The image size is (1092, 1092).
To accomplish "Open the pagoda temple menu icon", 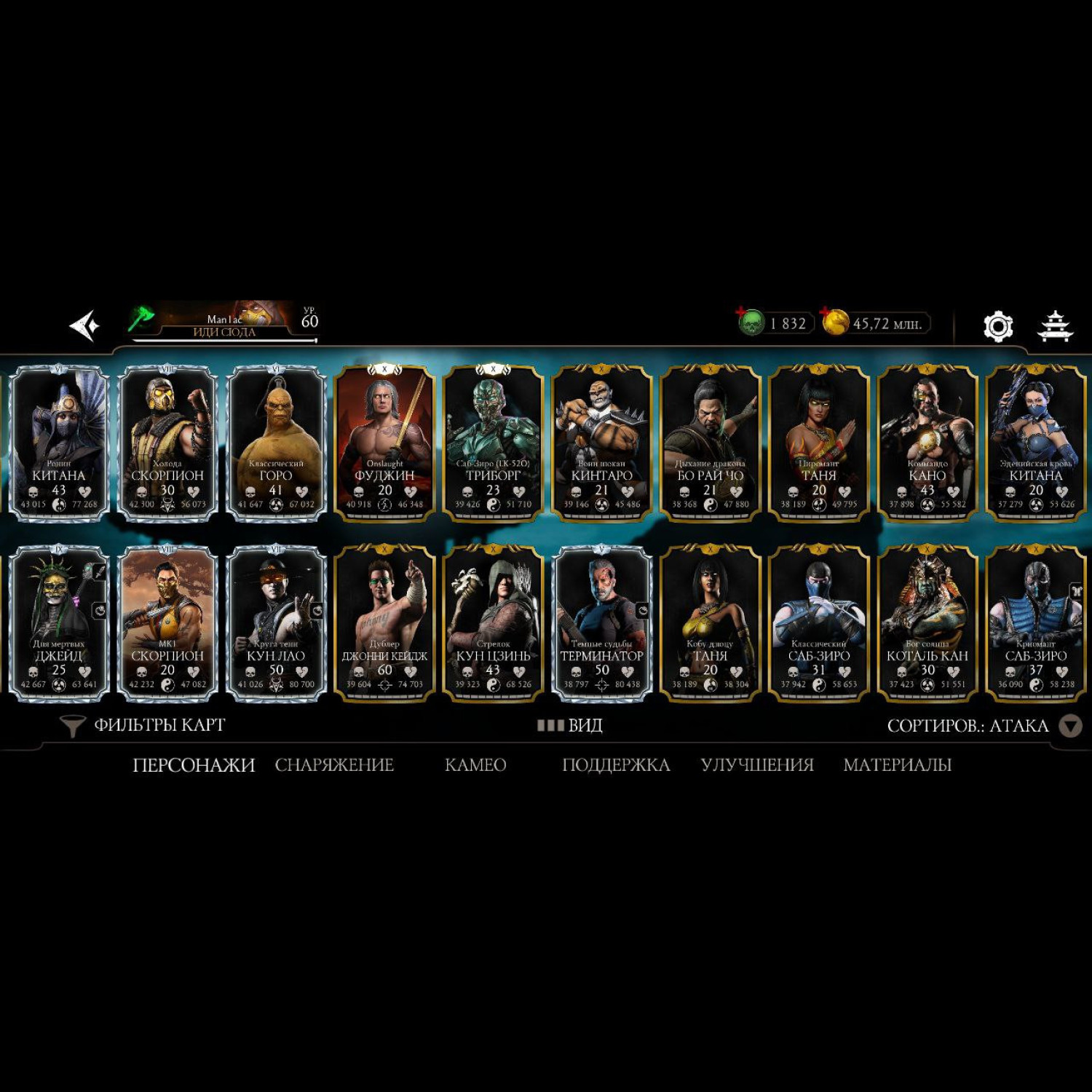I will pos(1054,326).
